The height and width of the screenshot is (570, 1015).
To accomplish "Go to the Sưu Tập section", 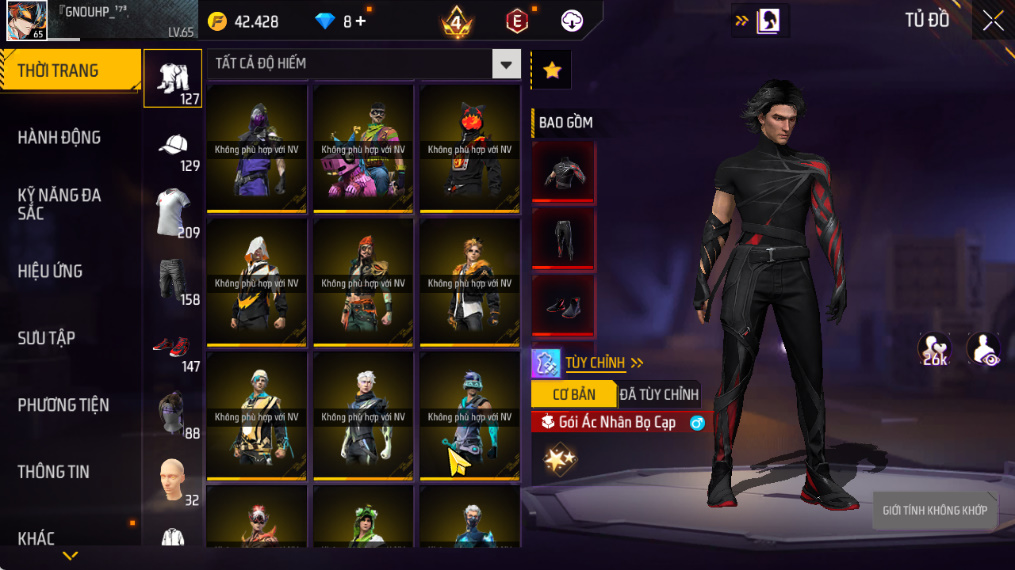I will [x=46, y=338].
